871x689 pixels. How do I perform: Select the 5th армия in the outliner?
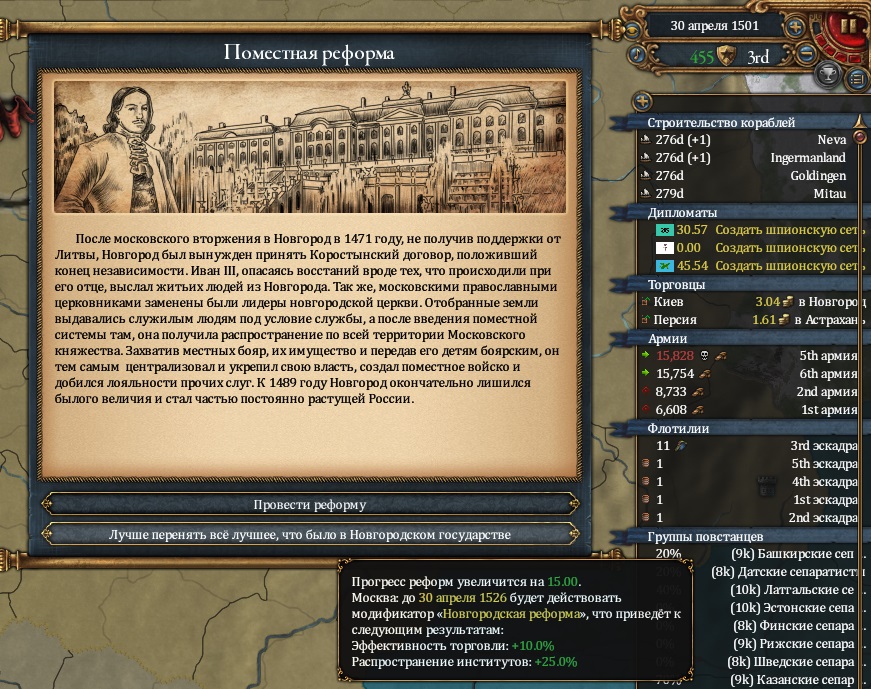(x=750, y=355)
